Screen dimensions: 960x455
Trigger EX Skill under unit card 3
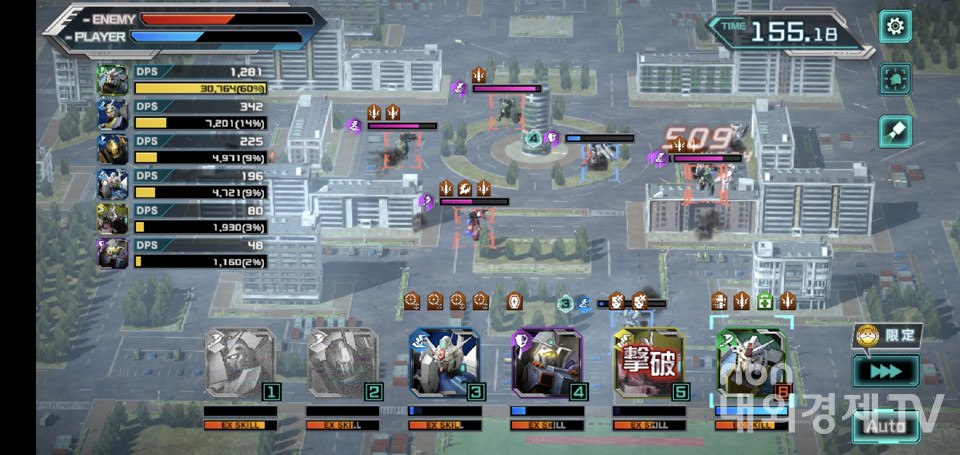[x=445, y=425]
